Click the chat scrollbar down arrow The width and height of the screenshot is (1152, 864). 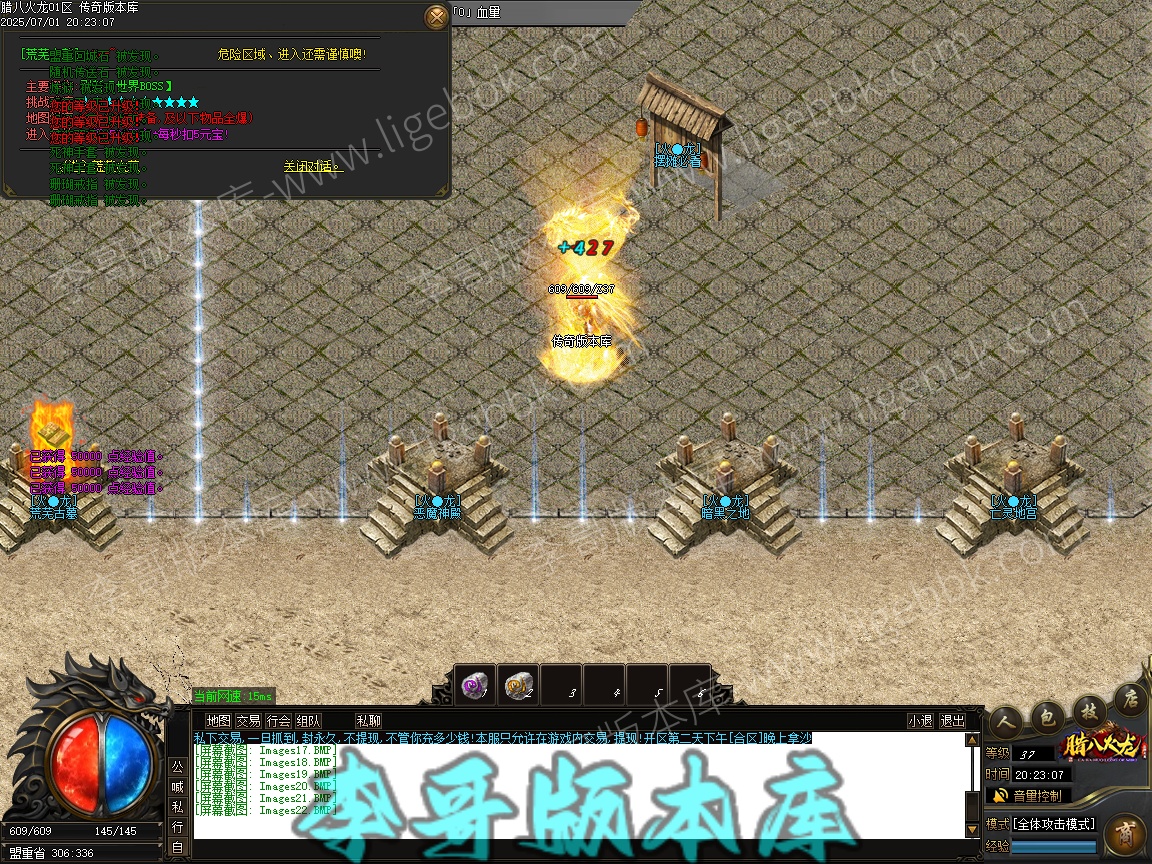(971, 830)
